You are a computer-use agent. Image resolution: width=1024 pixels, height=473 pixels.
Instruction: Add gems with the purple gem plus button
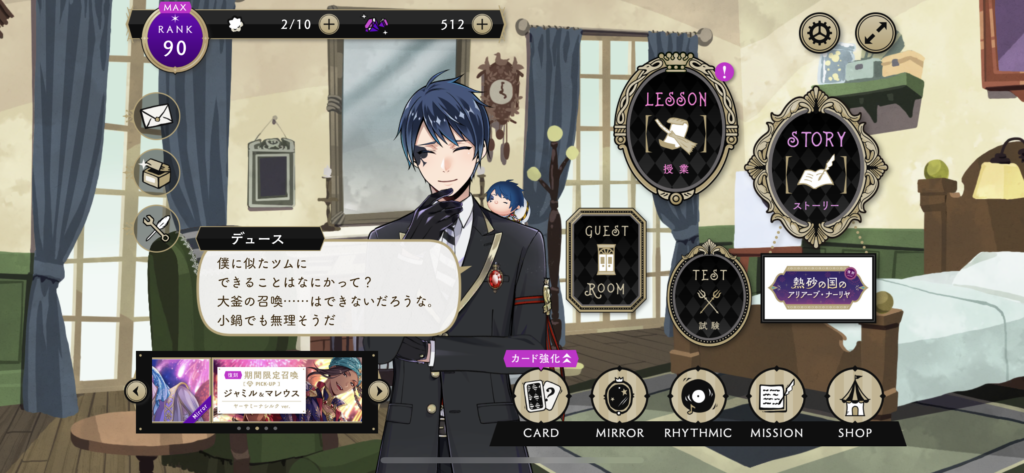pos(482,24)
